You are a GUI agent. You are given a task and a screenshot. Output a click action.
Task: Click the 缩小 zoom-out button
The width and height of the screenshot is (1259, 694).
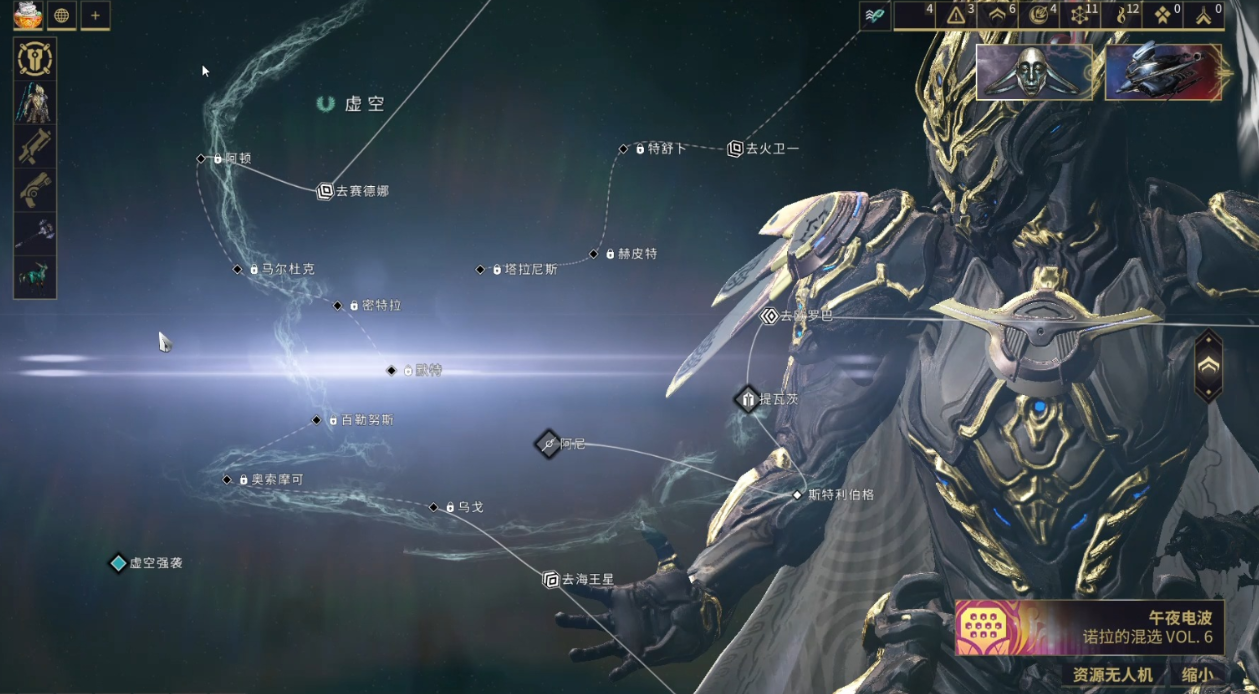click(1197, 675)
